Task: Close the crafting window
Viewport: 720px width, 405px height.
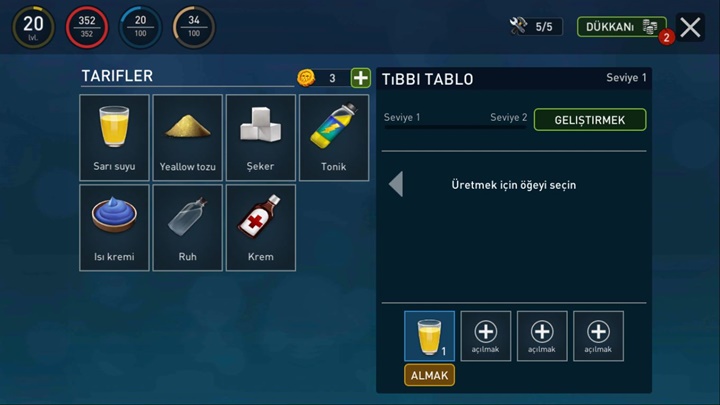Action: tap(690, 27)
